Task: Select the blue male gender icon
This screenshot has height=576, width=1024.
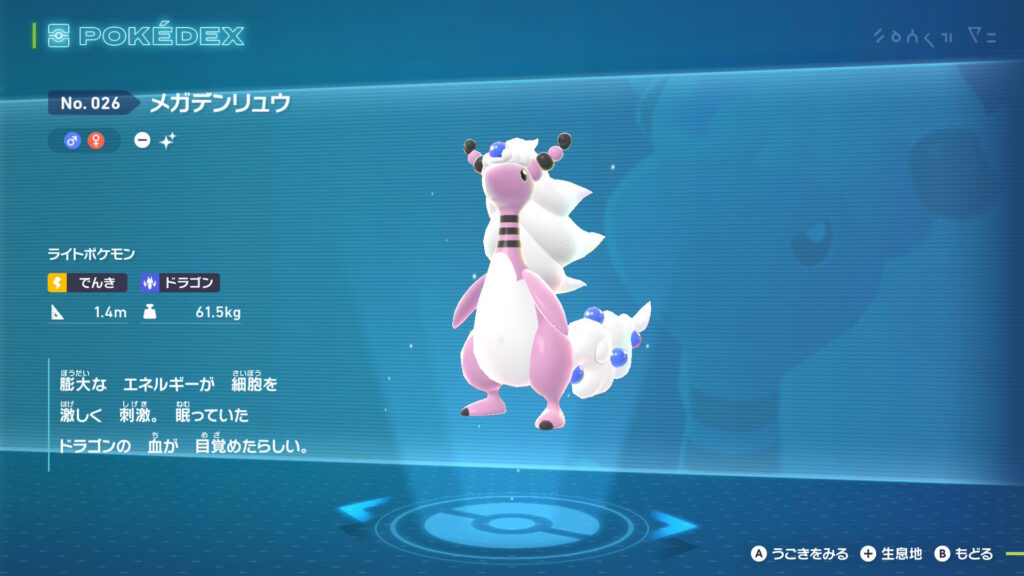Action: [x=72, y=141]
